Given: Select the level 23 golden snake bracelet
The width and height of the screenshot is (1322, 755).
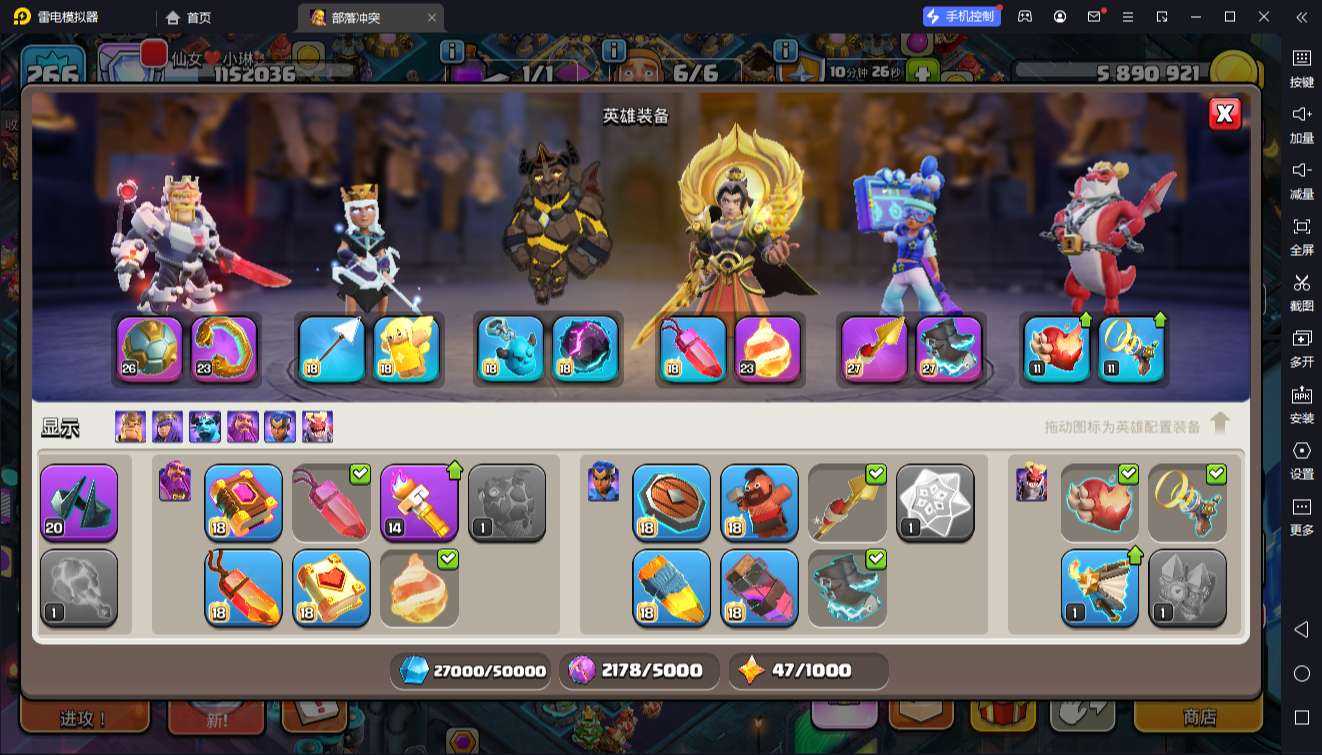Looking at the screenshot, I should (224, 349).
